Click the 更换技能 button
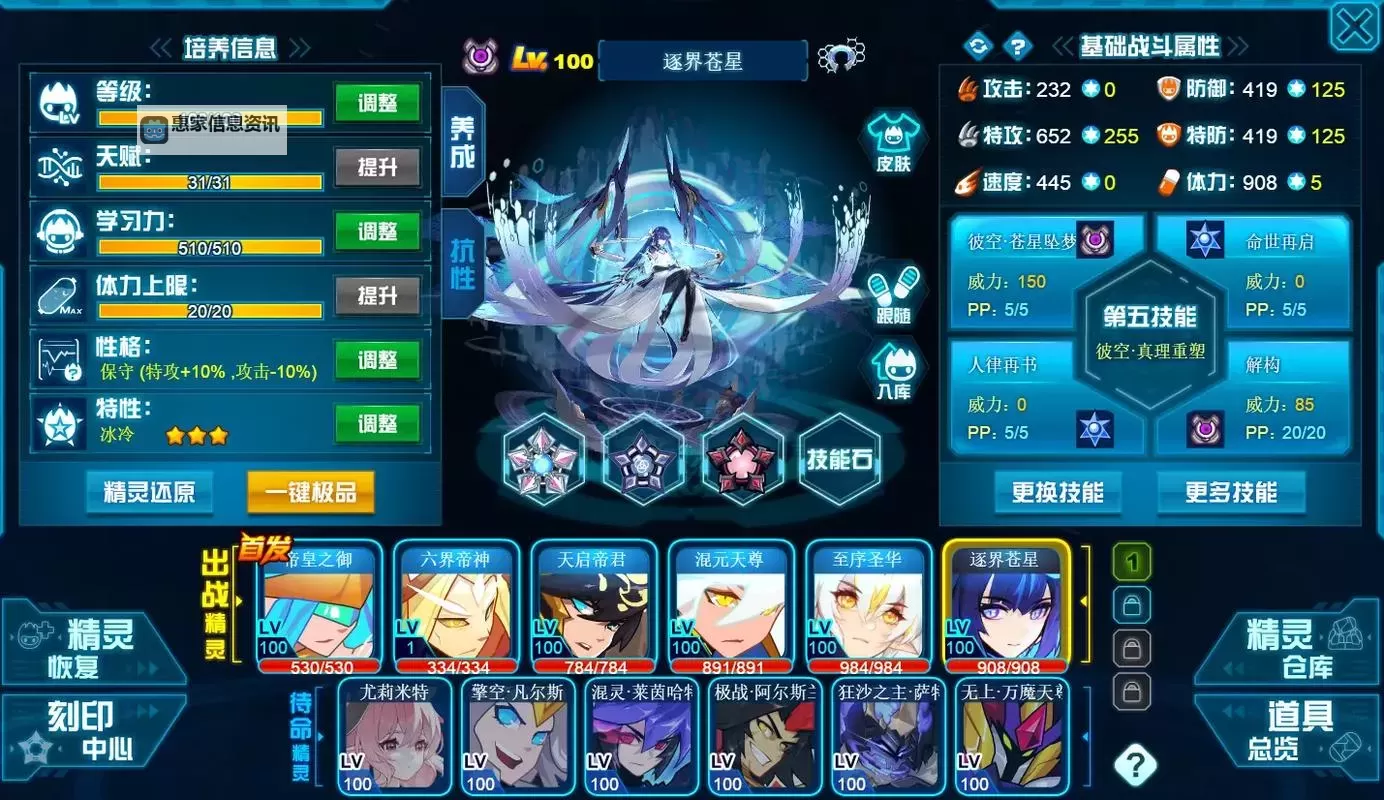Image resolution: width=1384 pixels, height=800 pixels. coord(1058,492)
